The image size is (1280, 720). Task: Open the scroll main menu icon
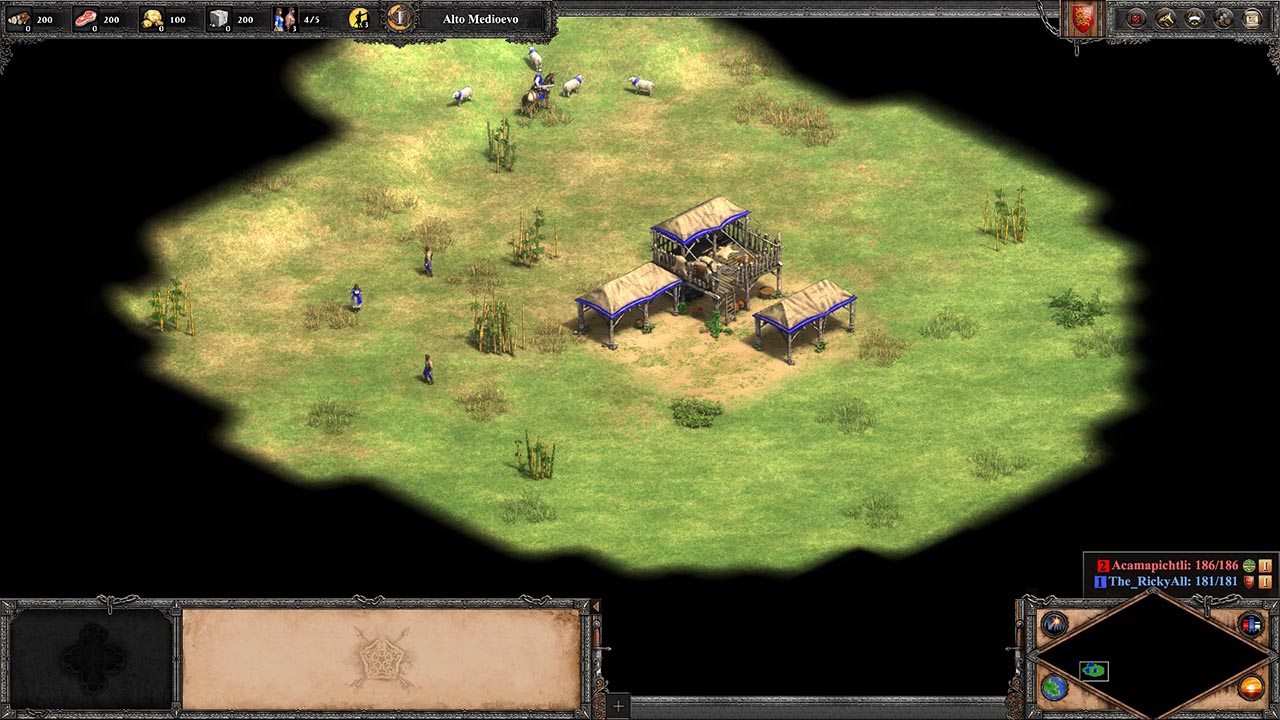1252,19
